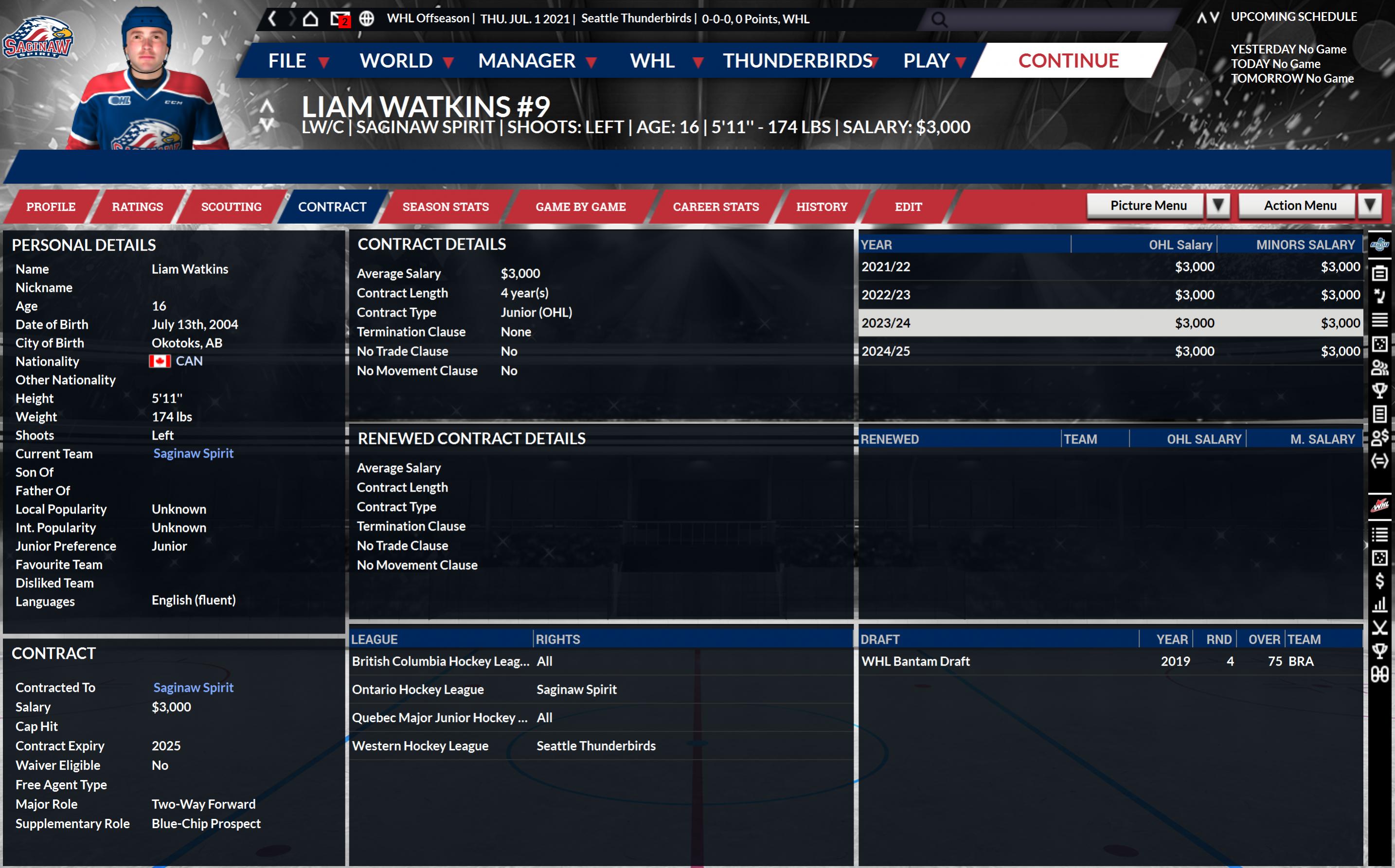
Task: View the SEASON STATS tab
Action: click(x=446, y=207)
